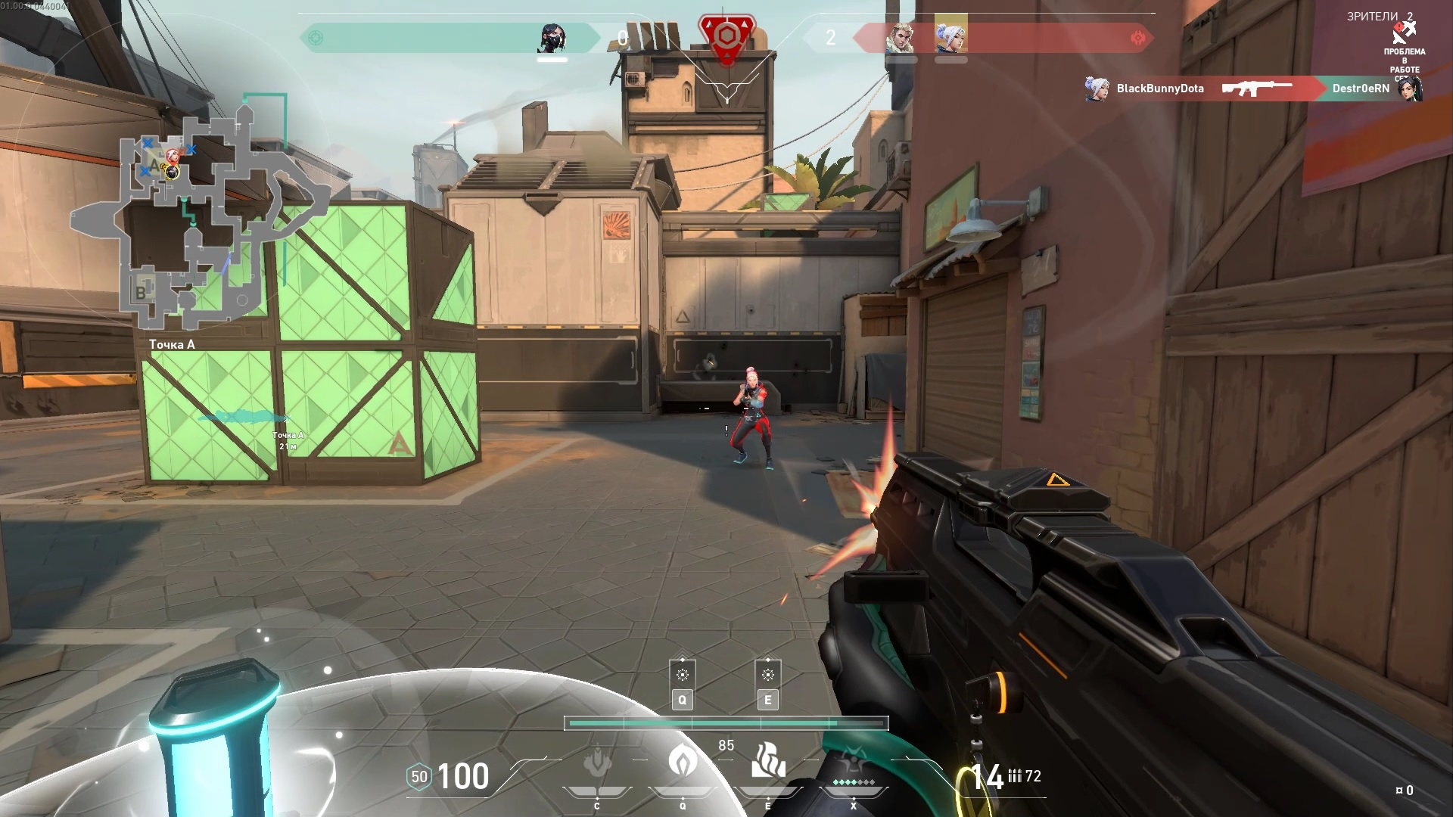Activate the Poison Cloud ability icon

(683, 760)
